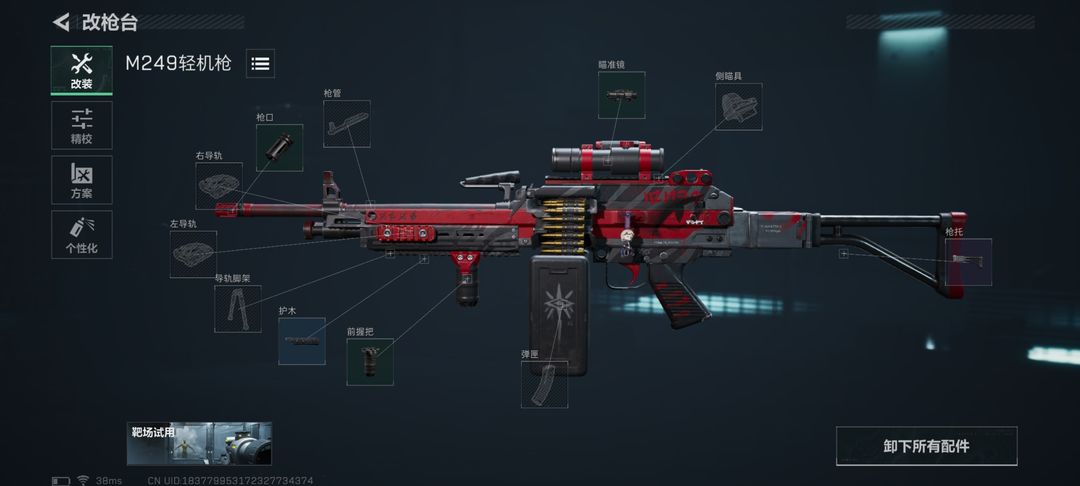Viewport: 1080px width, 486px height.
Task: Select the 护木 handguard slot
Action: (301, 341)
